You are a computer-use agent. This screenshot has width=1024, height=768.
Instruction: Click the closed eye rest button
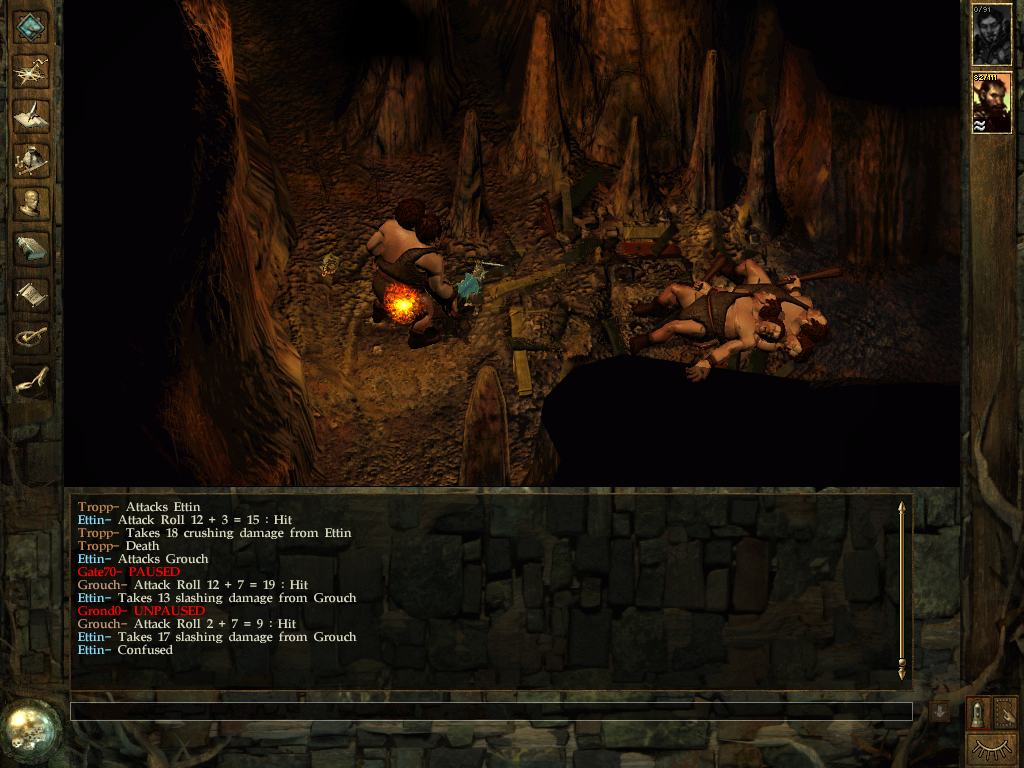click(990, 748)
